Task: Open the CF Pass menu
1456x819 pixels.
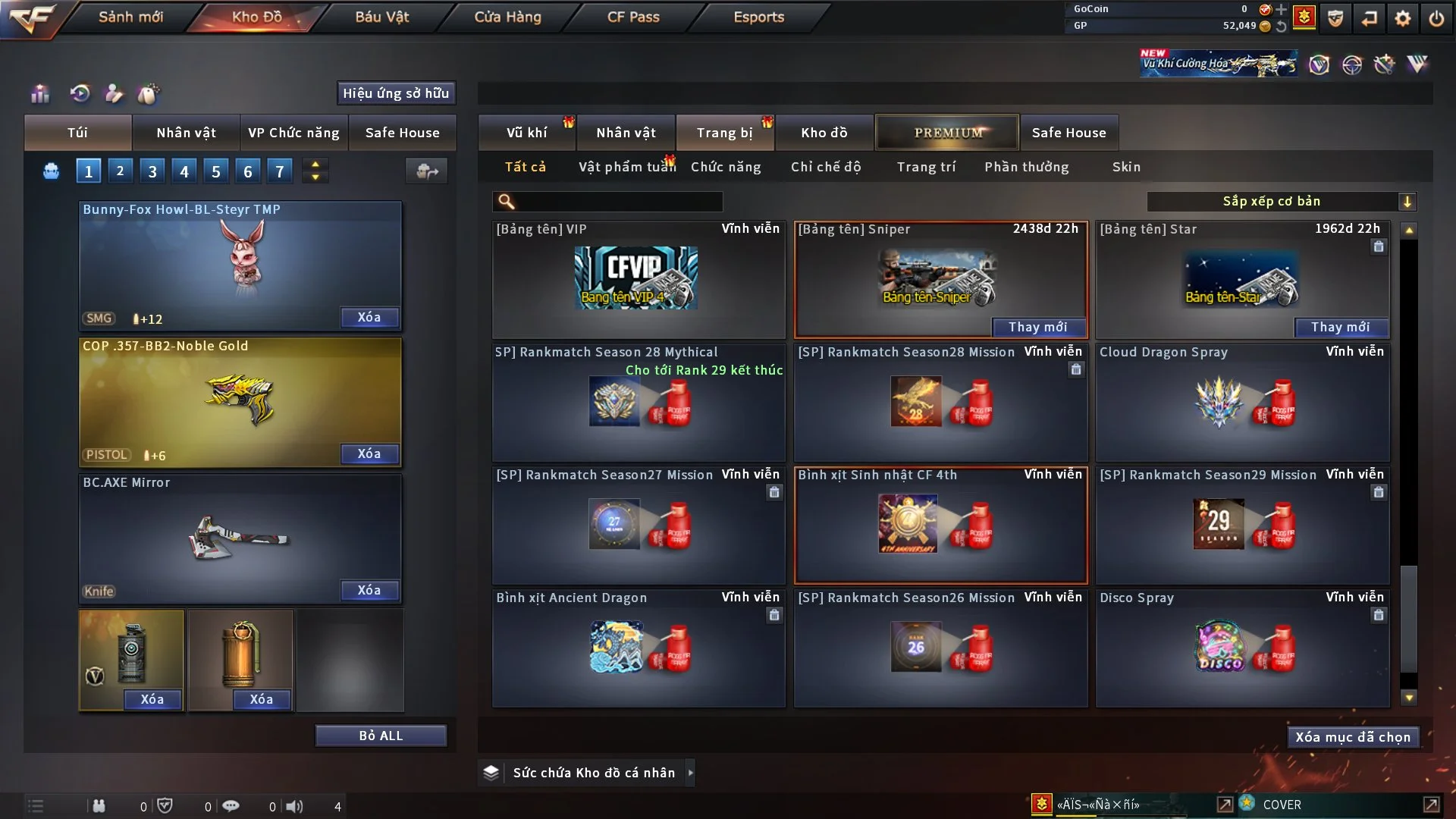Action: click(633, 17)
